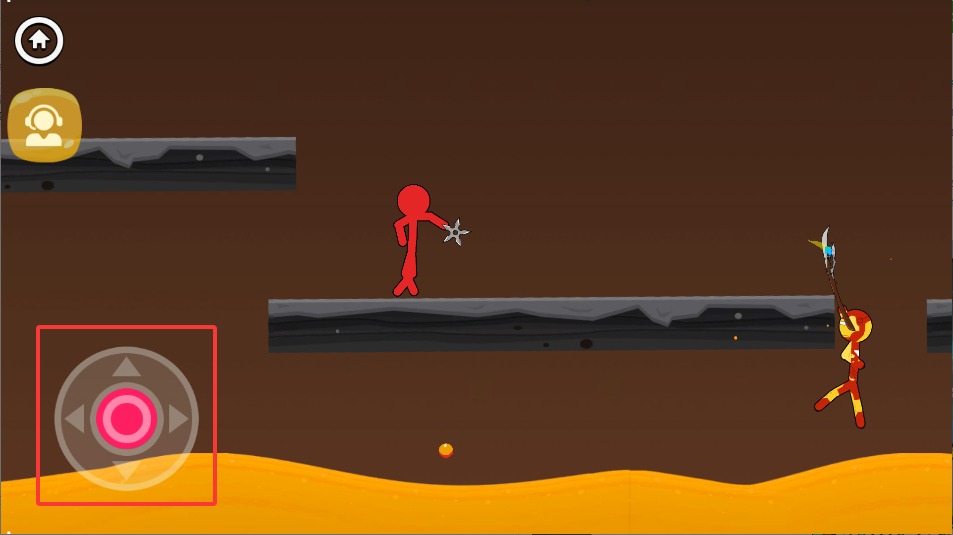Tap the joystick's right arrow
The width and height of the screenshot is (953, 535).
(179, 419)
